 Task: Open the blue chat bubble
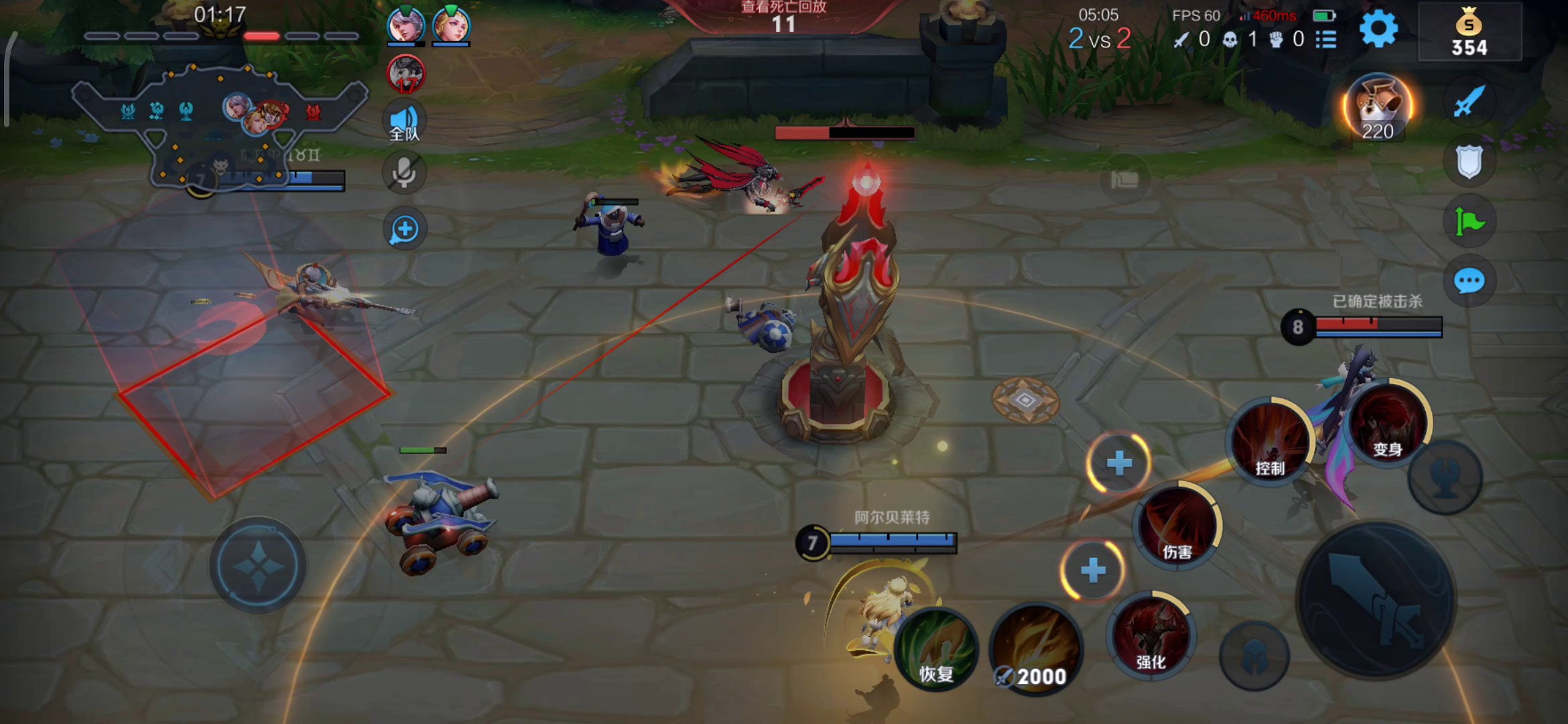(1469, 281)
